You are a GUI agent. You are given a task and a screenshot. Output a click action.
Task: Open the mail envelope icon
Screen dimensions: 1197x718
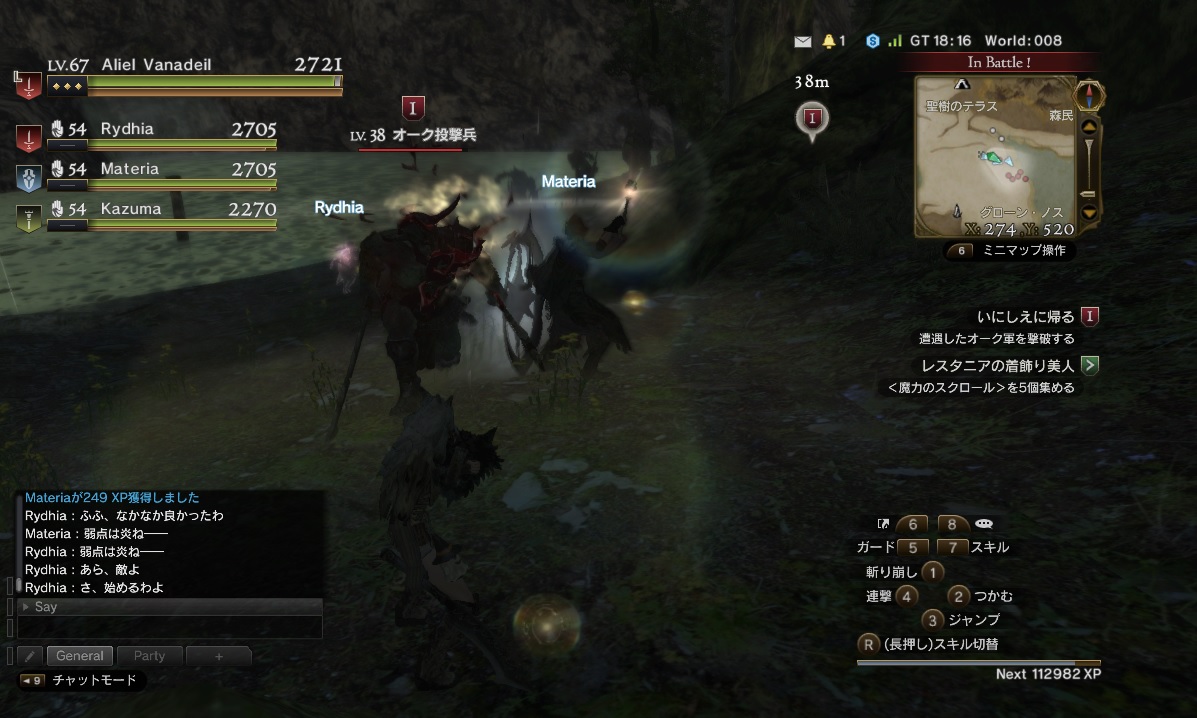[x=802, y=41]
